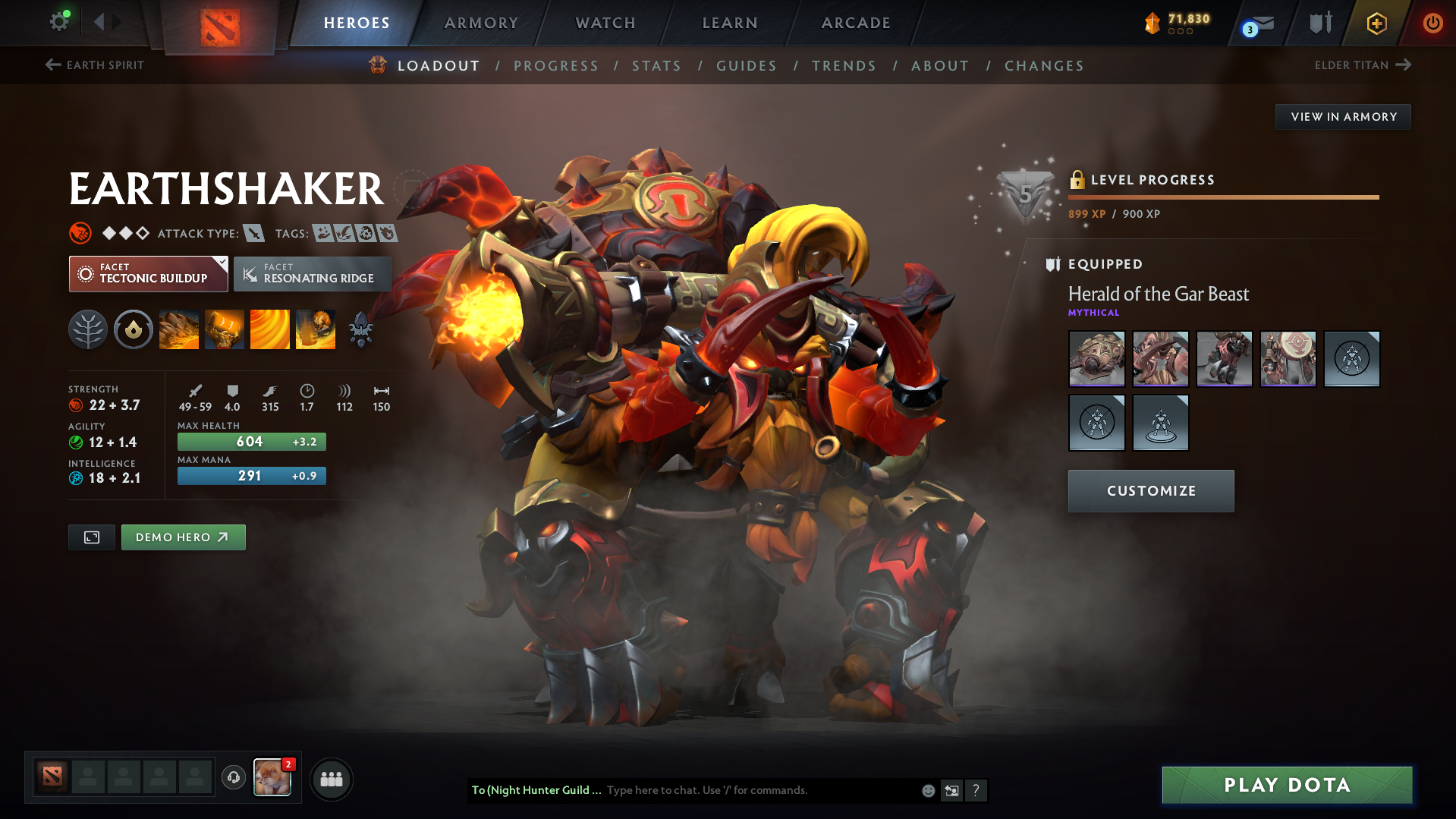Screen dimensions: 1456x819
Task: Open the Trends section
Action: pos(844,66)
